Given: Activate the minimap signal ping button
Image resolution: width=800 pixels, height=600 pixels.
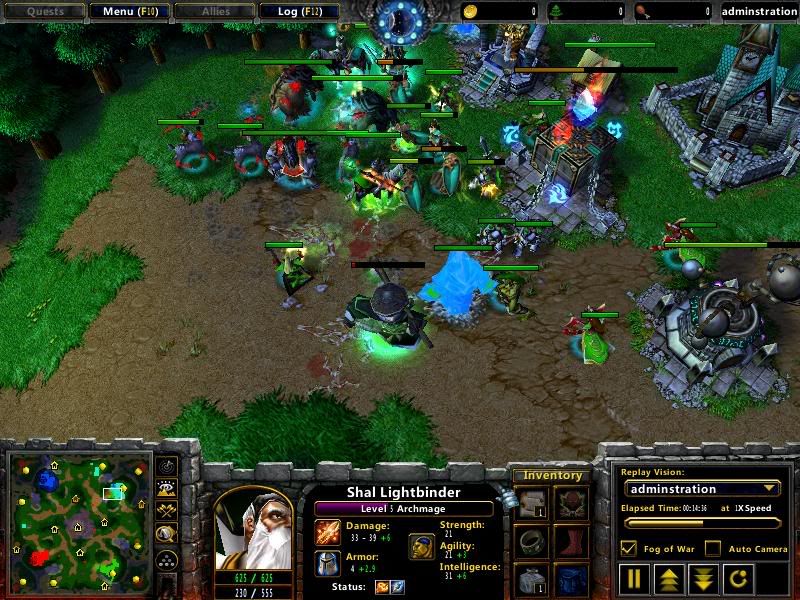Looking at the screenshot, I should point(167,467).
